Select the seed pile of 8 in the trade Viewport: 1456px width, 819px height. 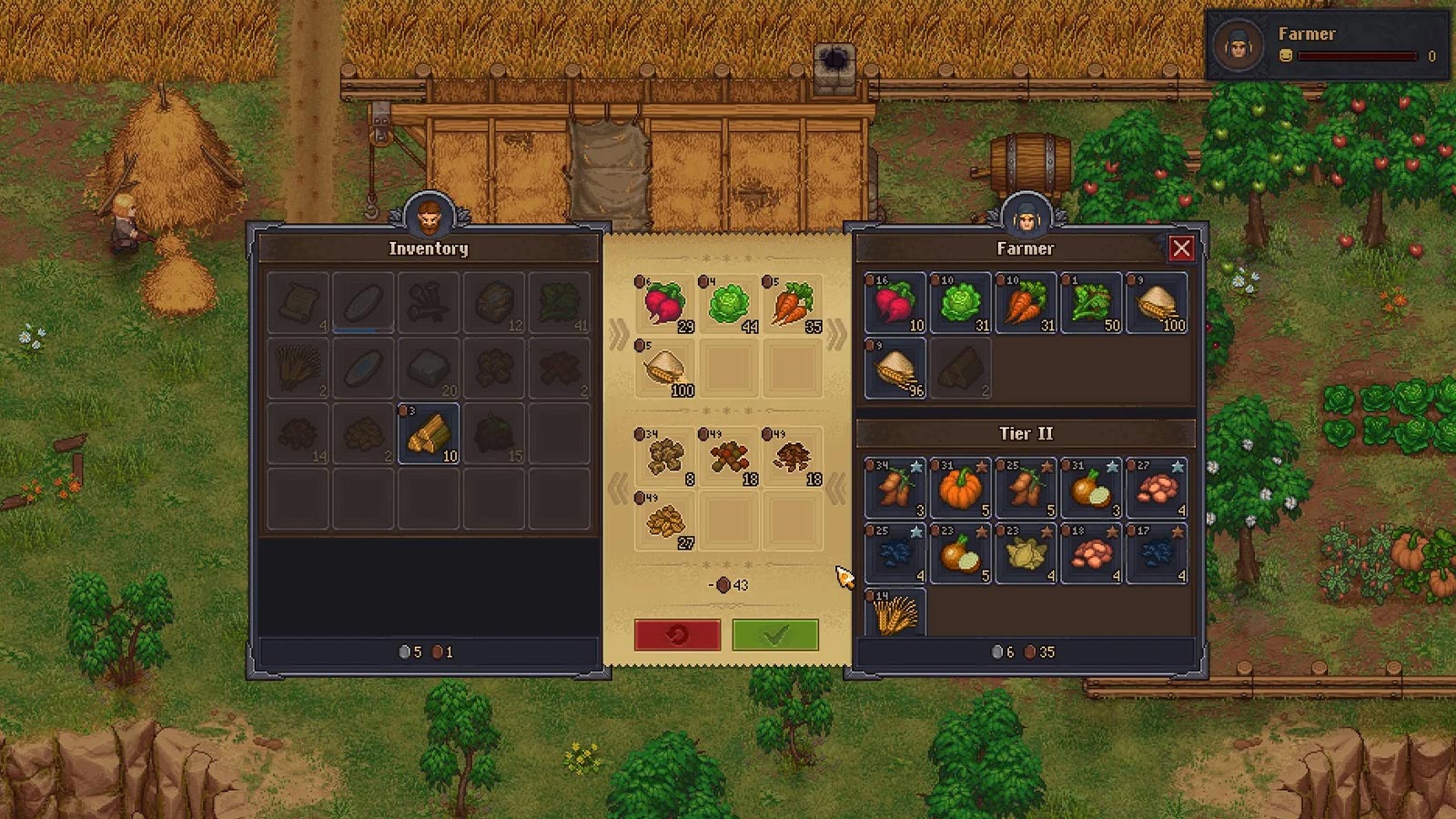point(664,457)
